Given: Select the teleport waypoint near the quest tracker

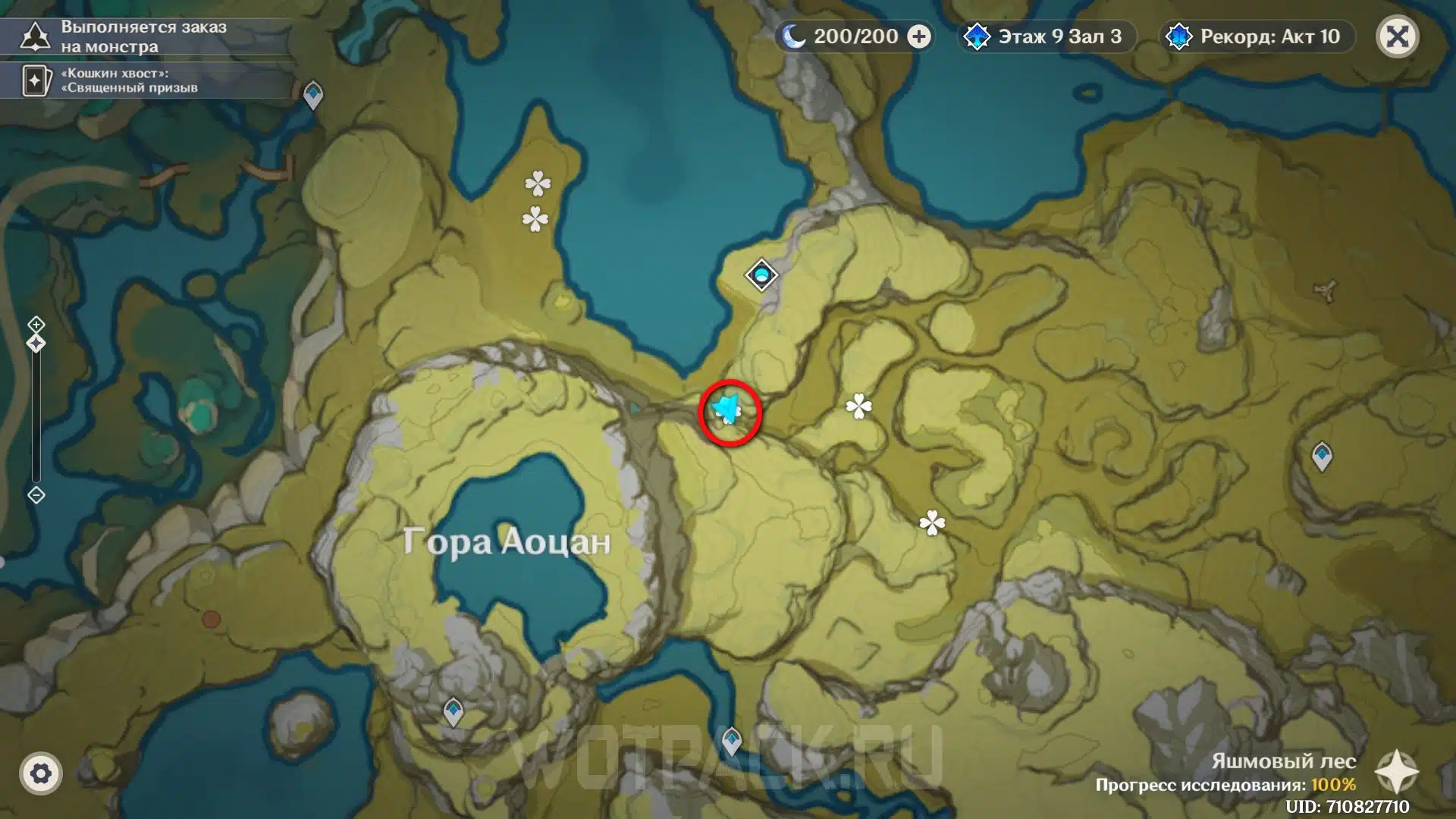Looking at the screenshot, I should click(x=313, y=96).
